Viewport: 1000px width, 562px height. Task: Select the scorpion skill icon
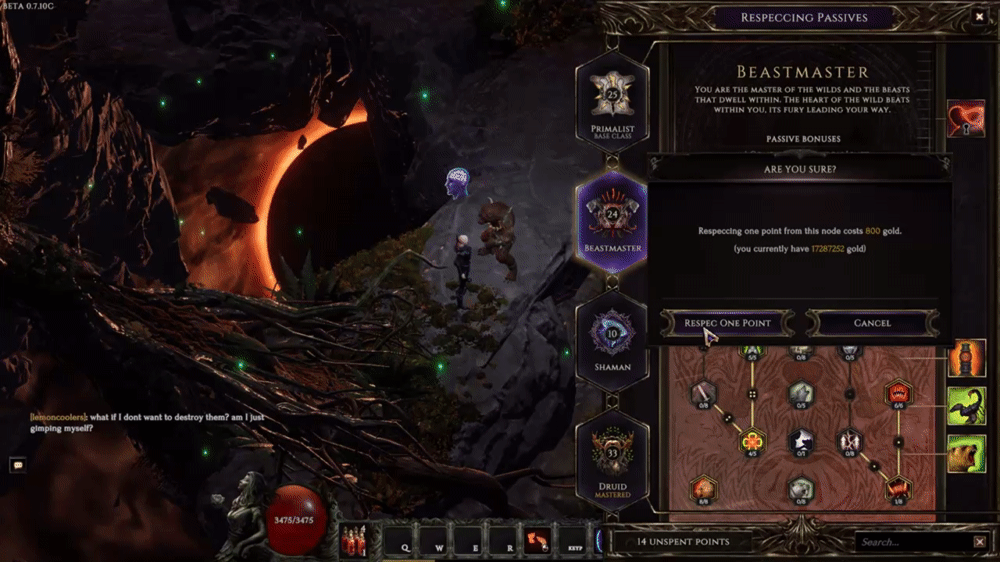pos(967,407)
